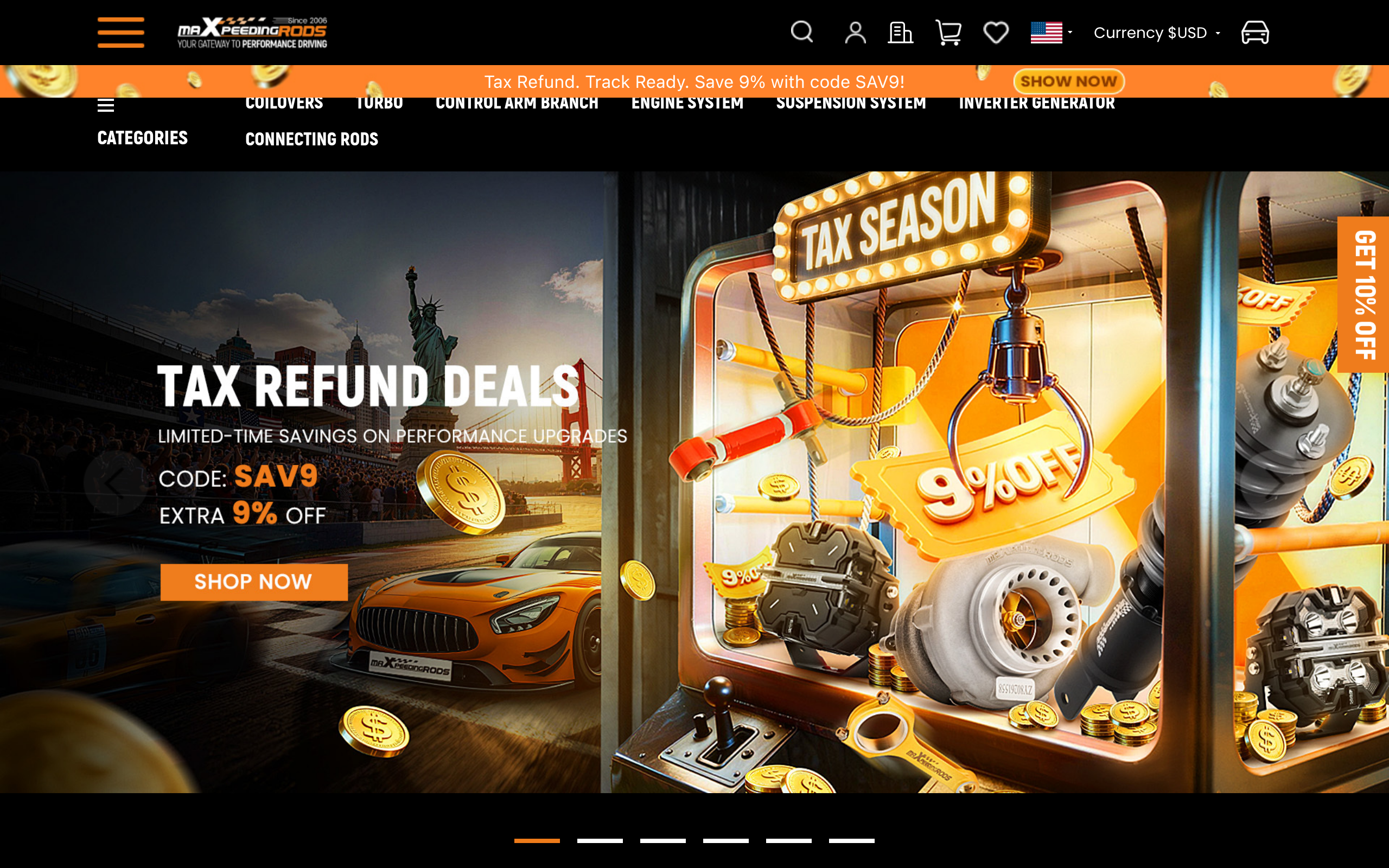Open the Inverter Generator category

[x=1036, y=104]
